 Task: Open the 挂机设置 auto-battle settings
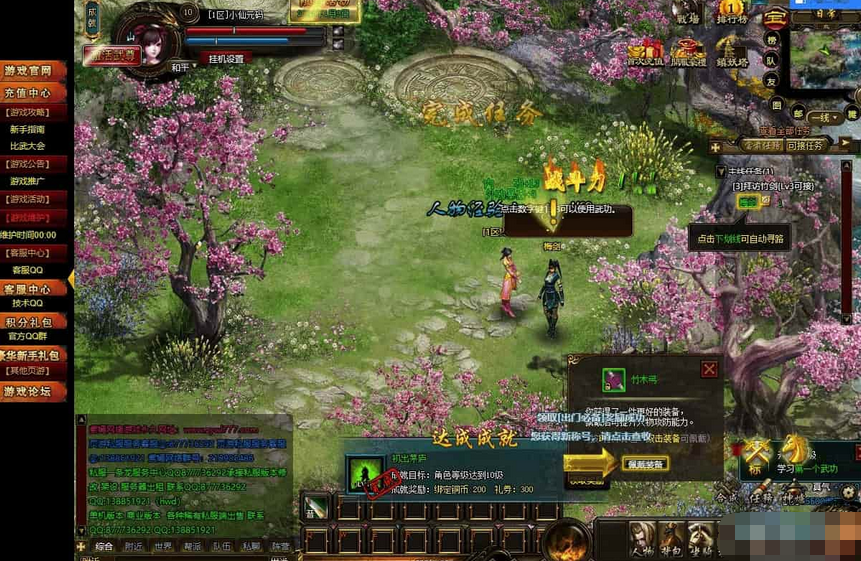click(x=226, y=59)
